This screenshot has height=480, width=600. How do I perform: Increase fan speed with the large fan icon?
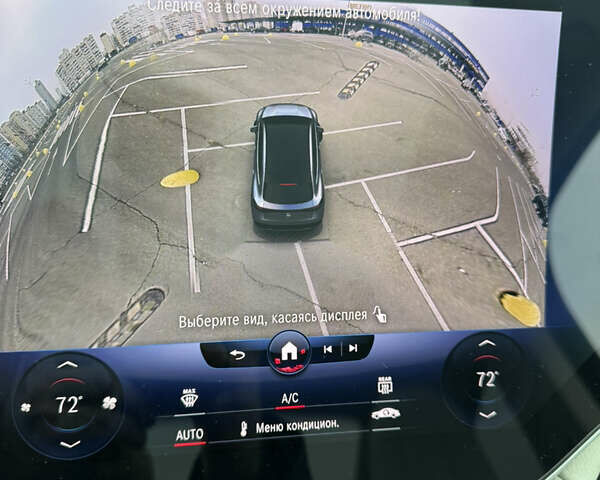coord(110,404)
